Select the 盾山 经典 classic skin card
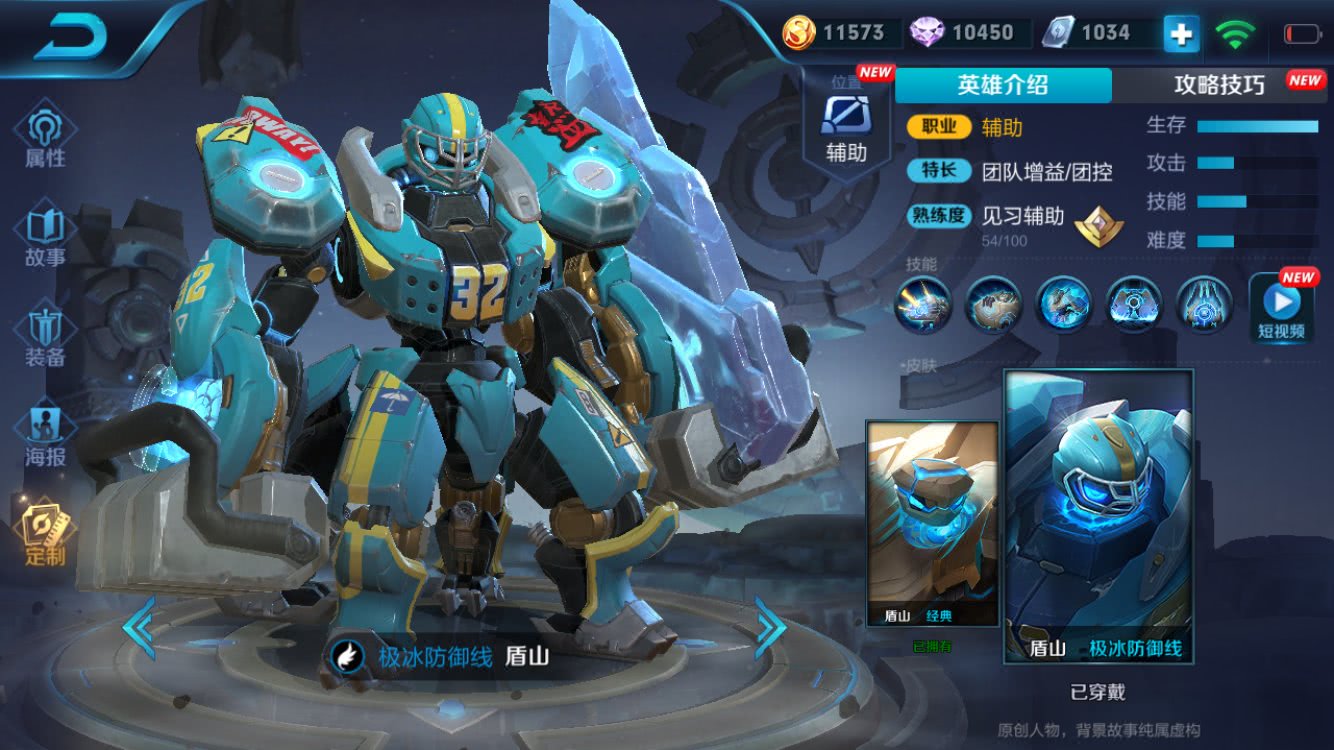The width and height of the screenshot is (1334, 750). (x=932, y=525)
